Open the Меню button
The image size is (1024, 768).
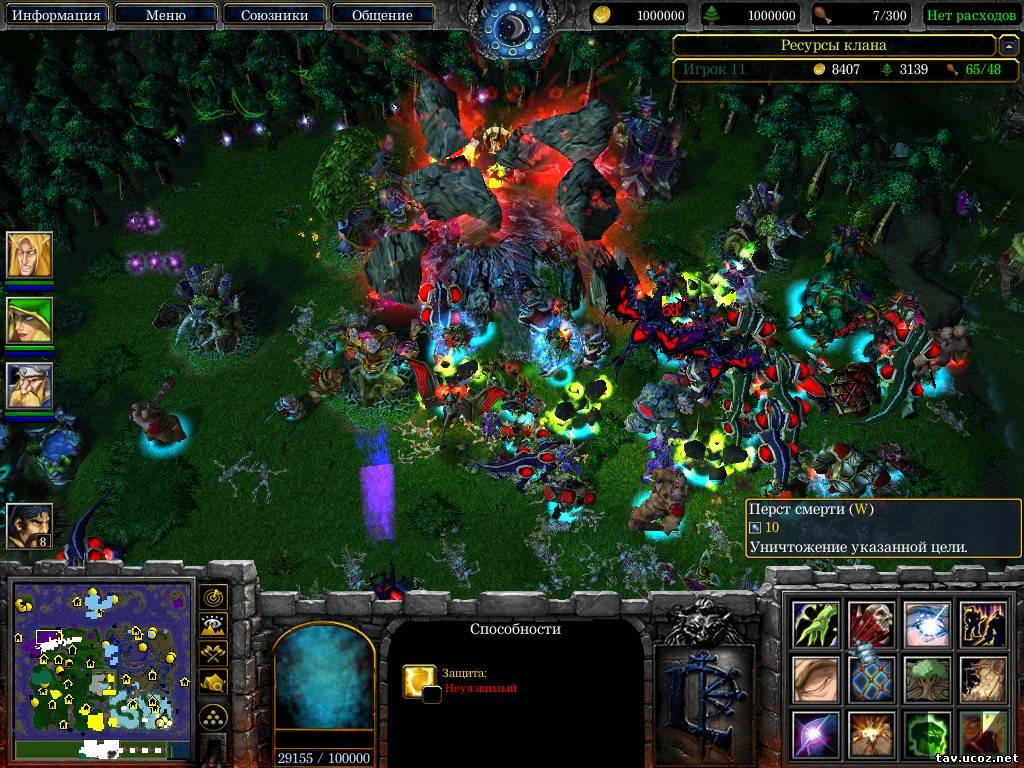click(x=165, y=15)
